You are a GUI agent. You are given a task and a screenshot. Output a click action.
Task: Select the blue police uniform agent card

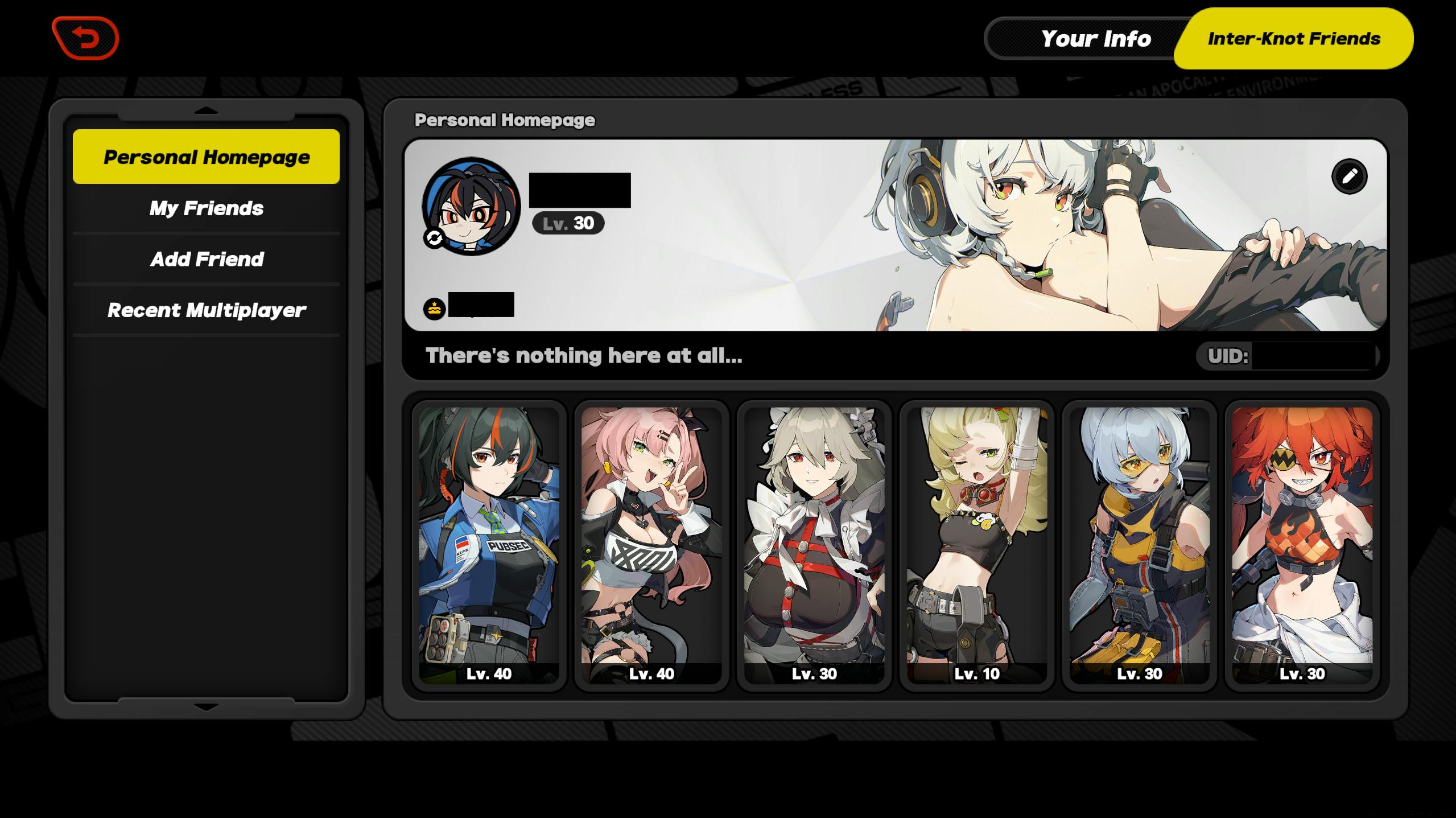pos(489,545)
